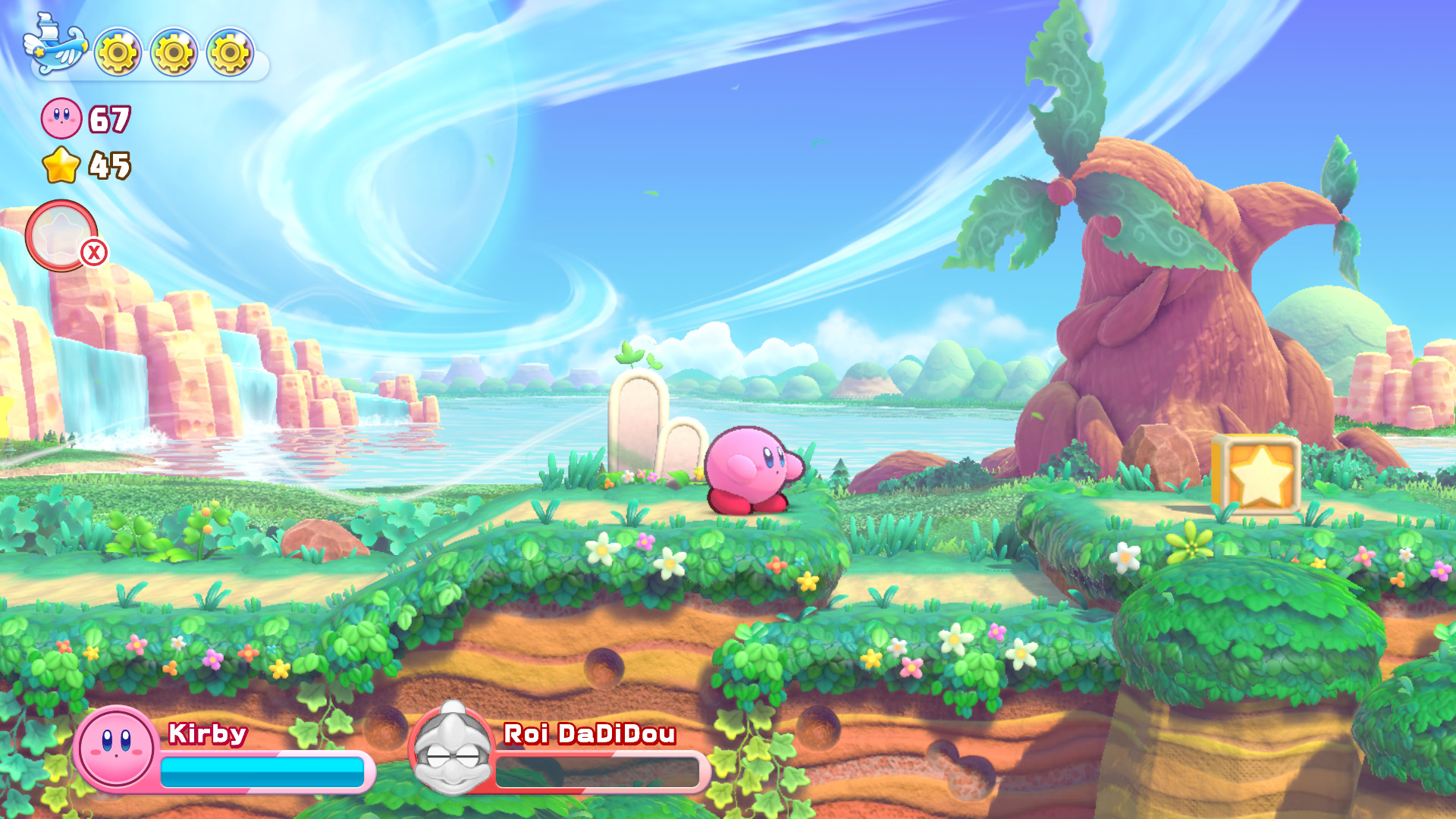Click the gold star collectible counter icon
This screenshot has height=819, width=1456.
[61, 165]
